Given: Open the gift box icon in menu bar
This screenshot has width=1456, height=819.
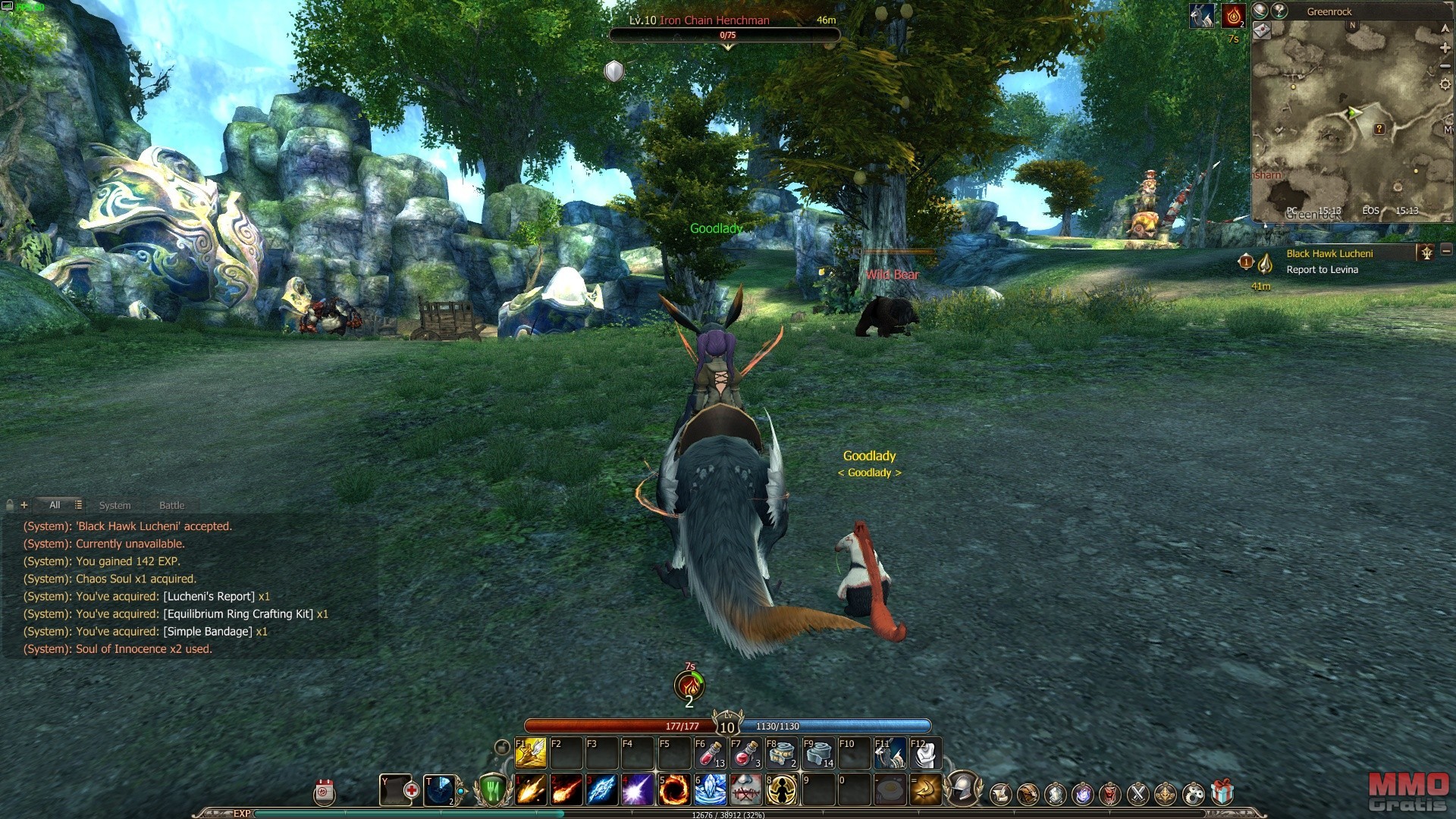Looking at the screenshot, I should point(1222,793).
